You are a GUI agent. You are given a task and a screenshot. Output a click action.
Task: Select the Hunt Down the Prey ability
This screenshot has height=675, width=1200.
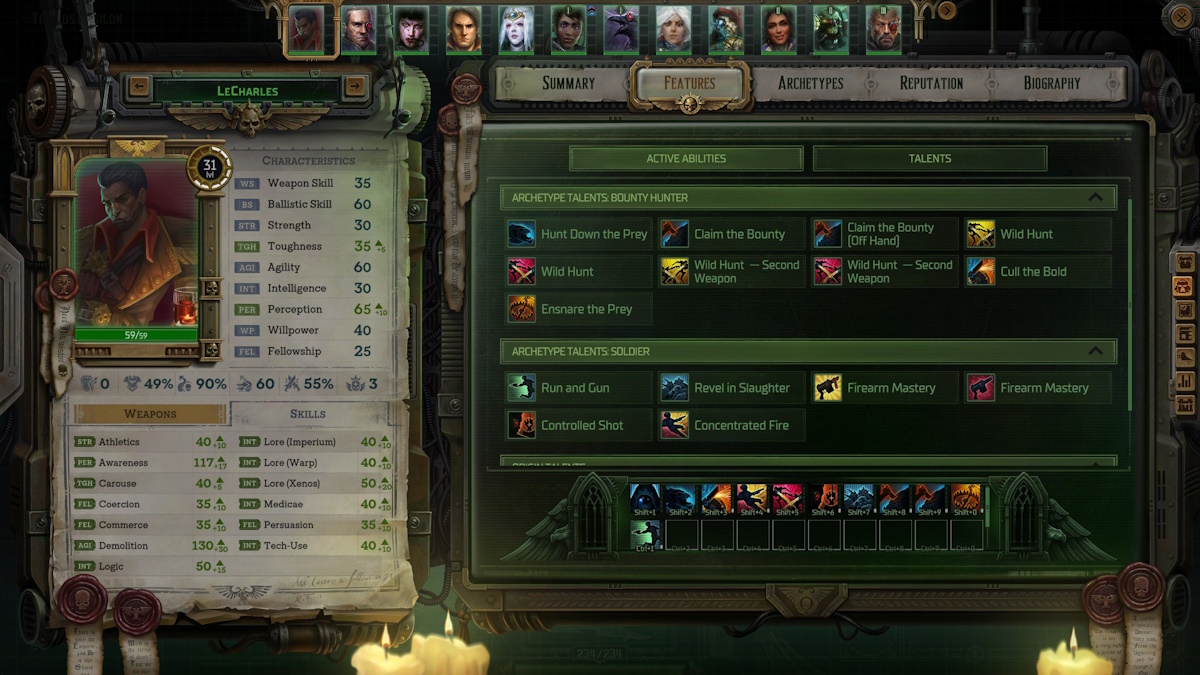pyautogui.click(x=579, y=234)
